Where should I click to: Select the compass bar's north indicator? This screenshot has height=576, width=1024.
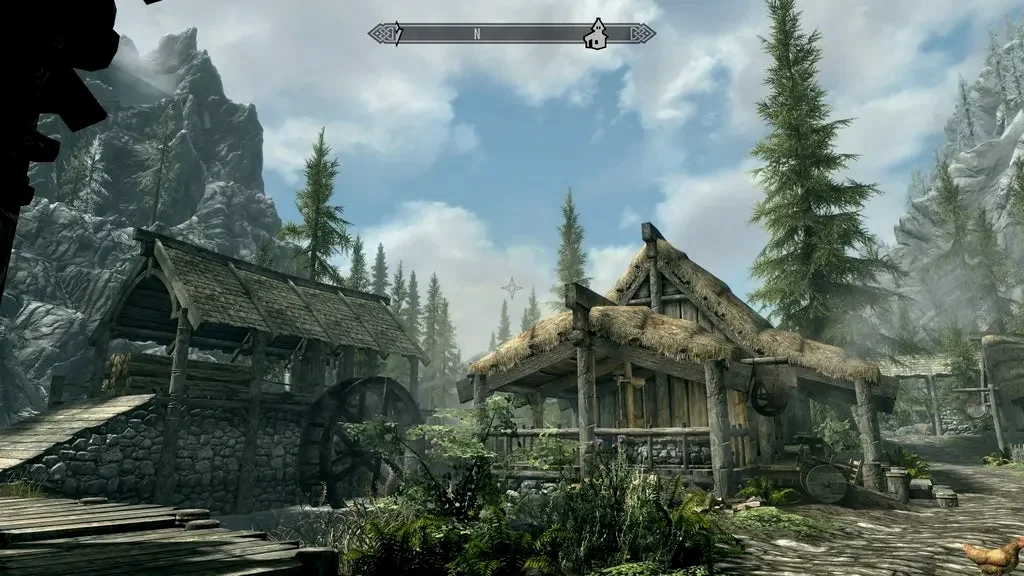tap(477, 34)
